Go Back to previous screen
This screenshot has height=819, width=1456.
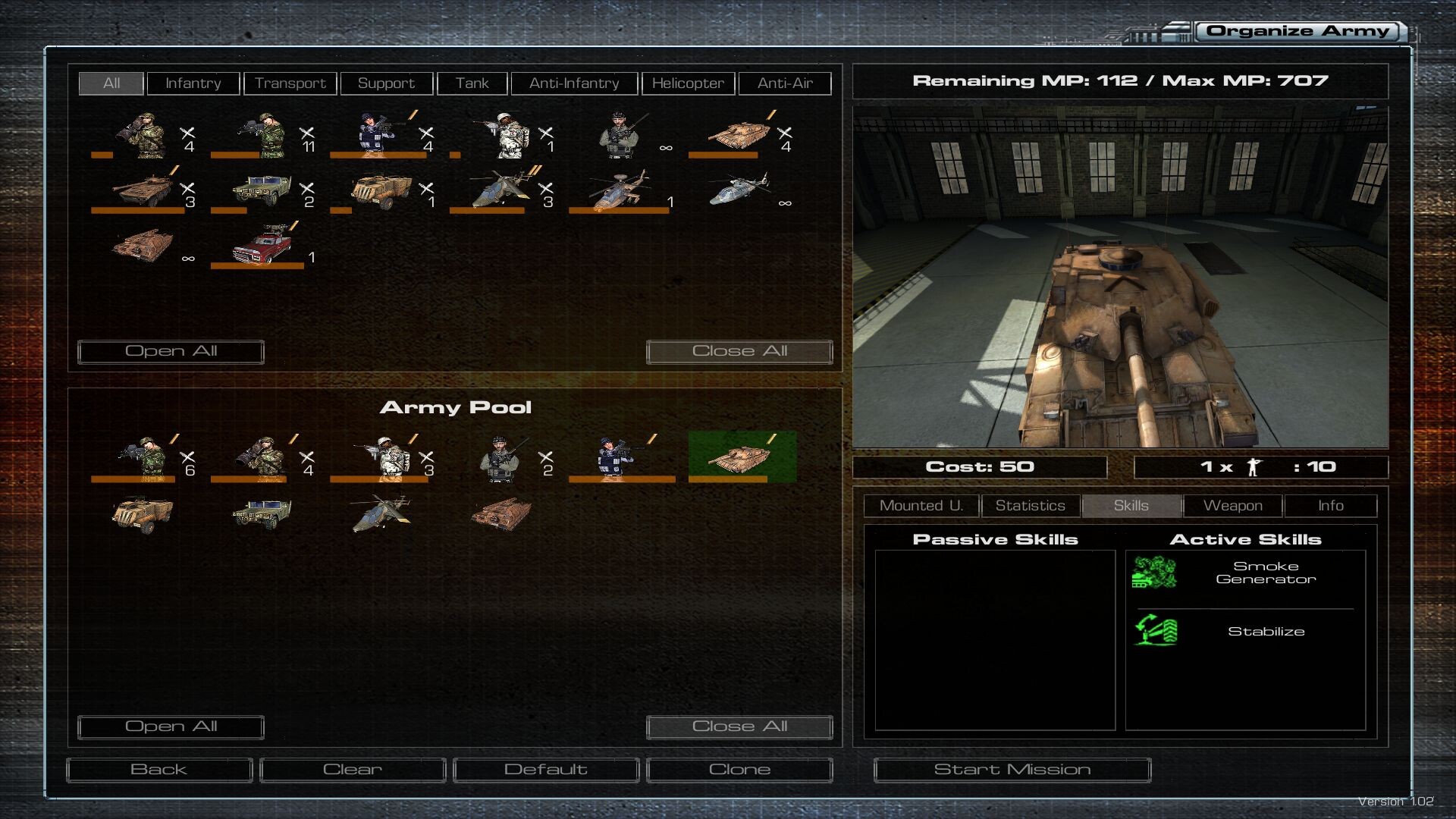(159, 770)
